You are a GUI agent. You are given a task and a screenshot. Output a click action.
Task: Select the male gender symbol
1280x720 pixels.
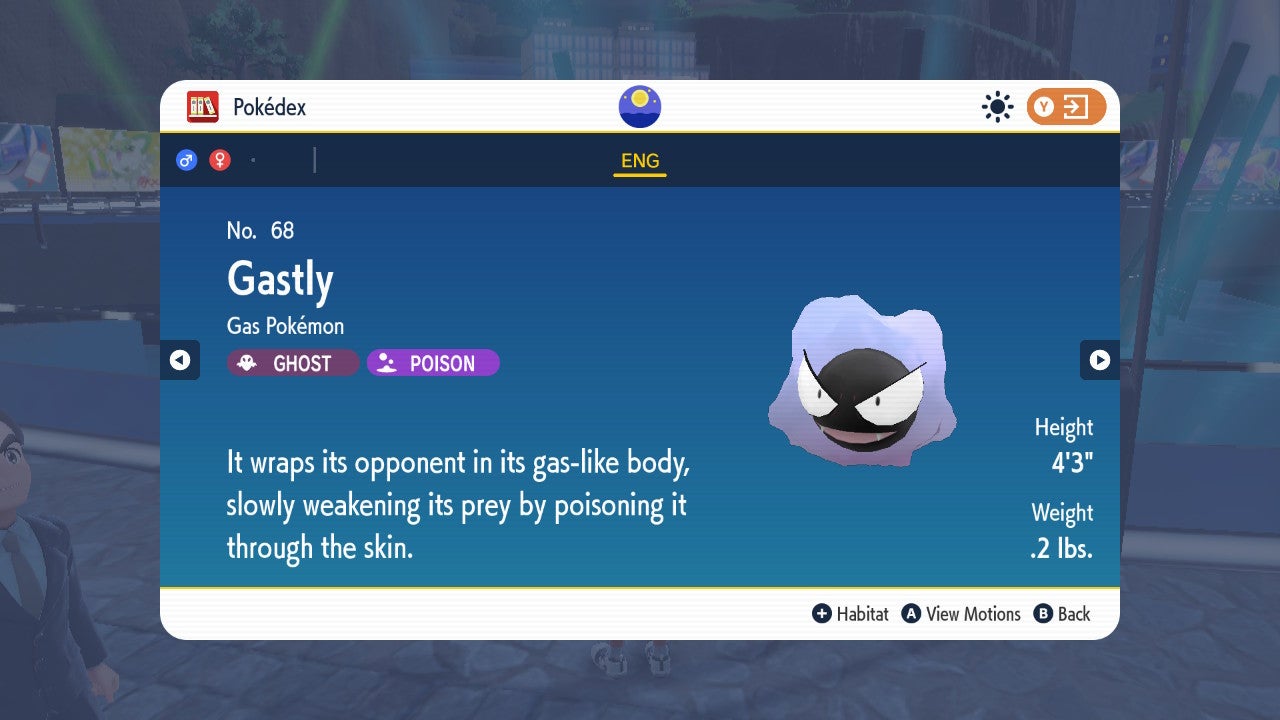(x=186, y=159)
